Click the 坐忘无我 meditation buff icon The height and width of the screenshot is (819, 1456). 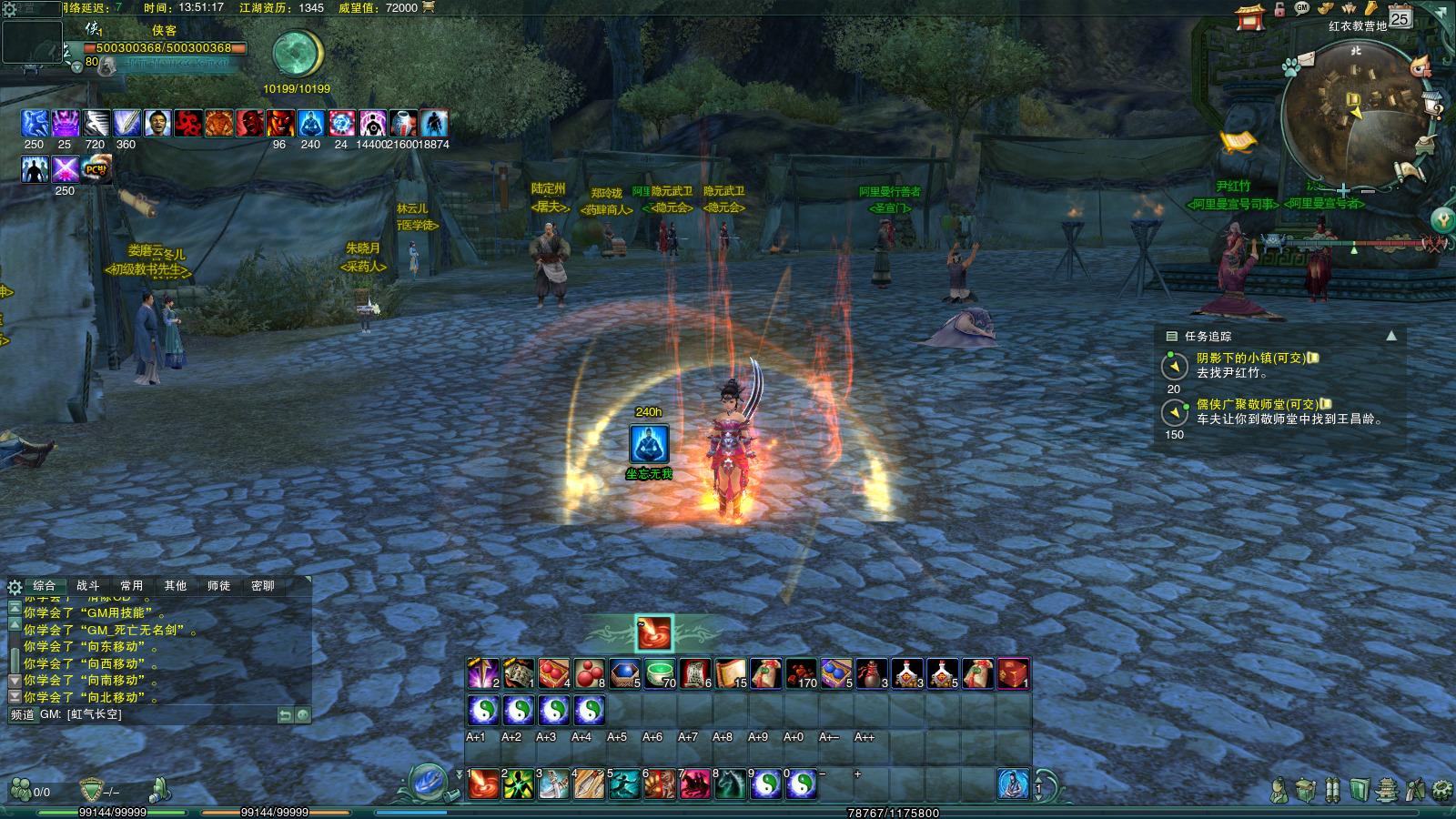pyautogui.click(x=650, y=444)
